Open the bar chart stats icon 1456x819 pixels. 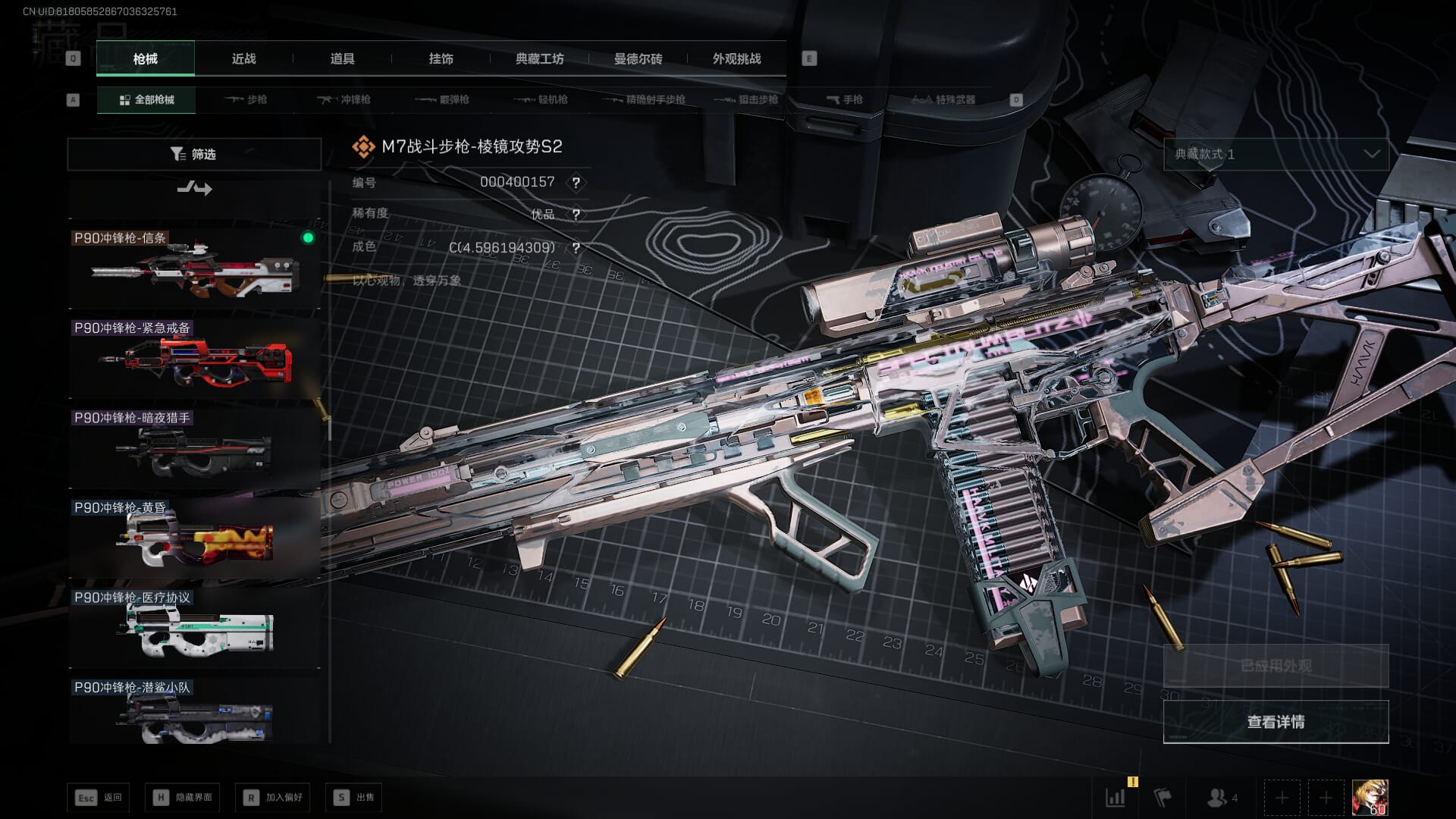[1116, 798]
